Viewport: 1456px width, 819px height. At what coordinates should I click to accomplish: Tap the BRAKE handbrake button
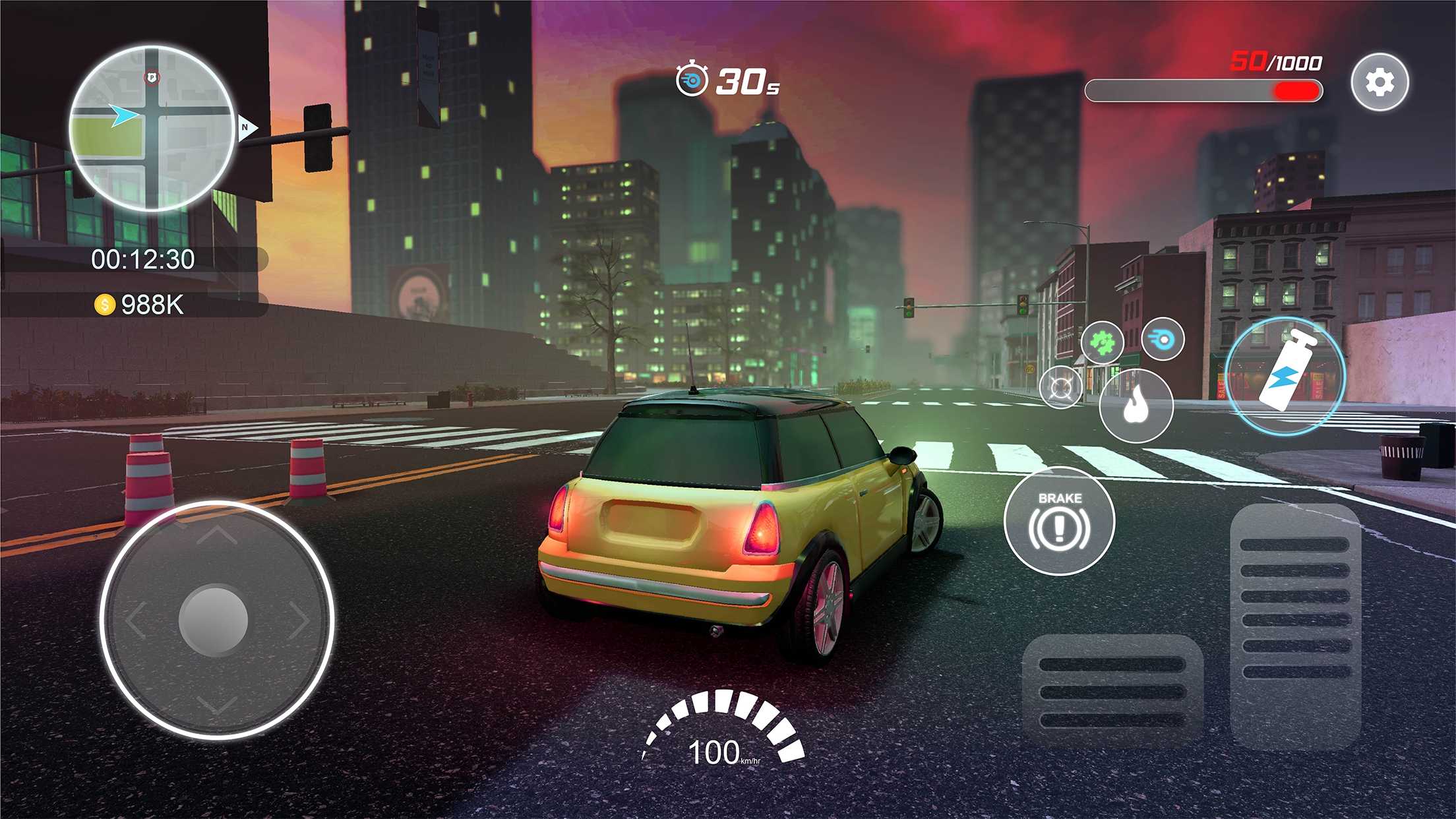pos(1059,521)
